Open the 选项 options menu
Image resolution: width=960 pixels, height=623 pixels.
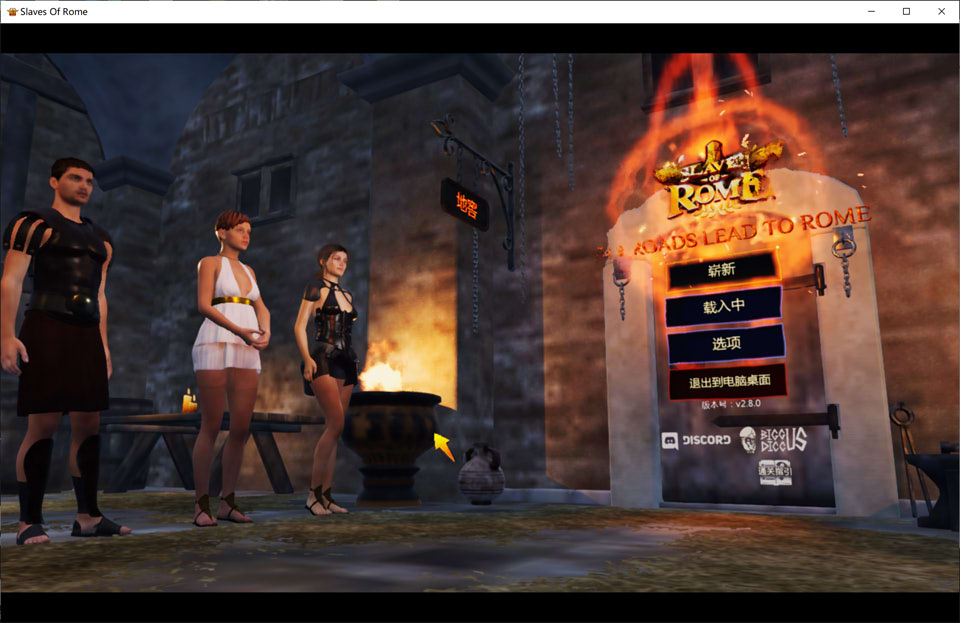(726, 344)
